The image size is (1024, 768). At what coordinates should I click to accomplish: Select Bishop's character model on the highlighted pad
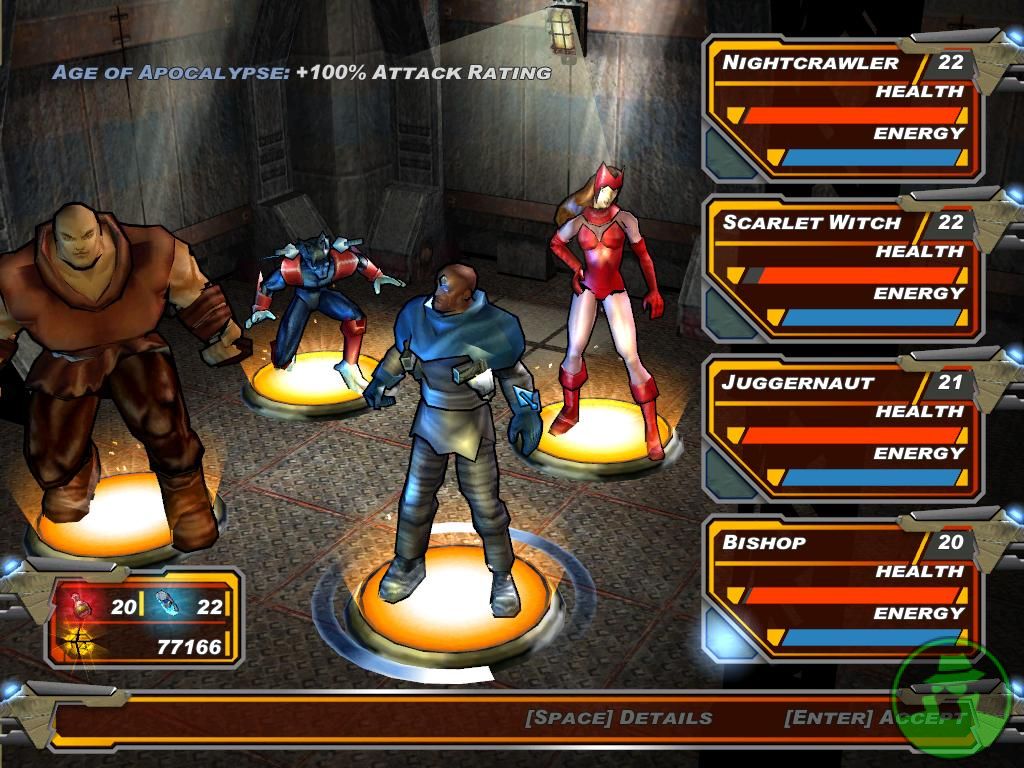pos(455,420)
